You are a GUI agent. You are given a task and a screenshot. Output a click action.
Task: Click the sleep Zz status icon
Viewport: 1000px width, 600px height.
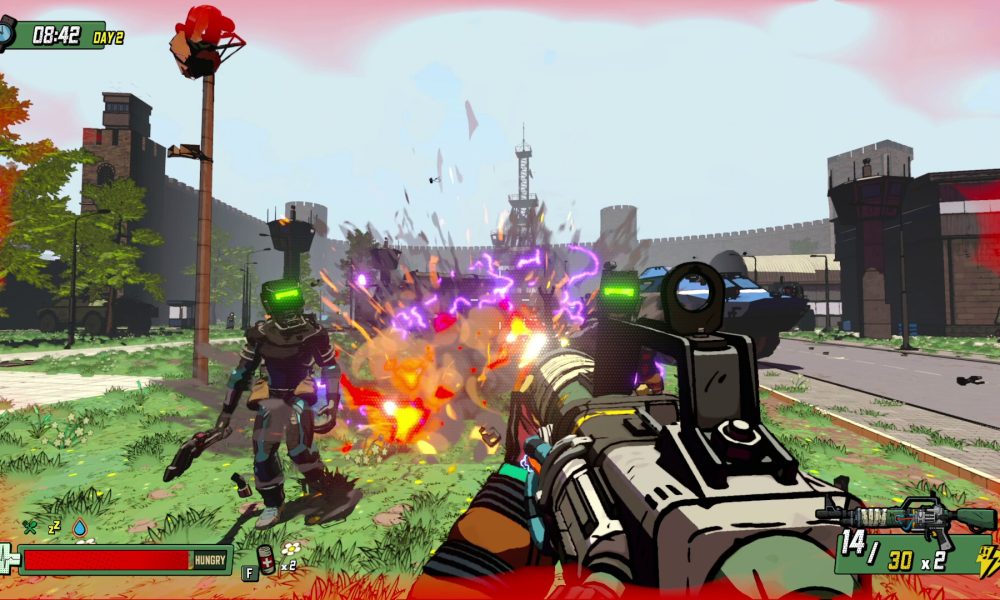(55, 526)
